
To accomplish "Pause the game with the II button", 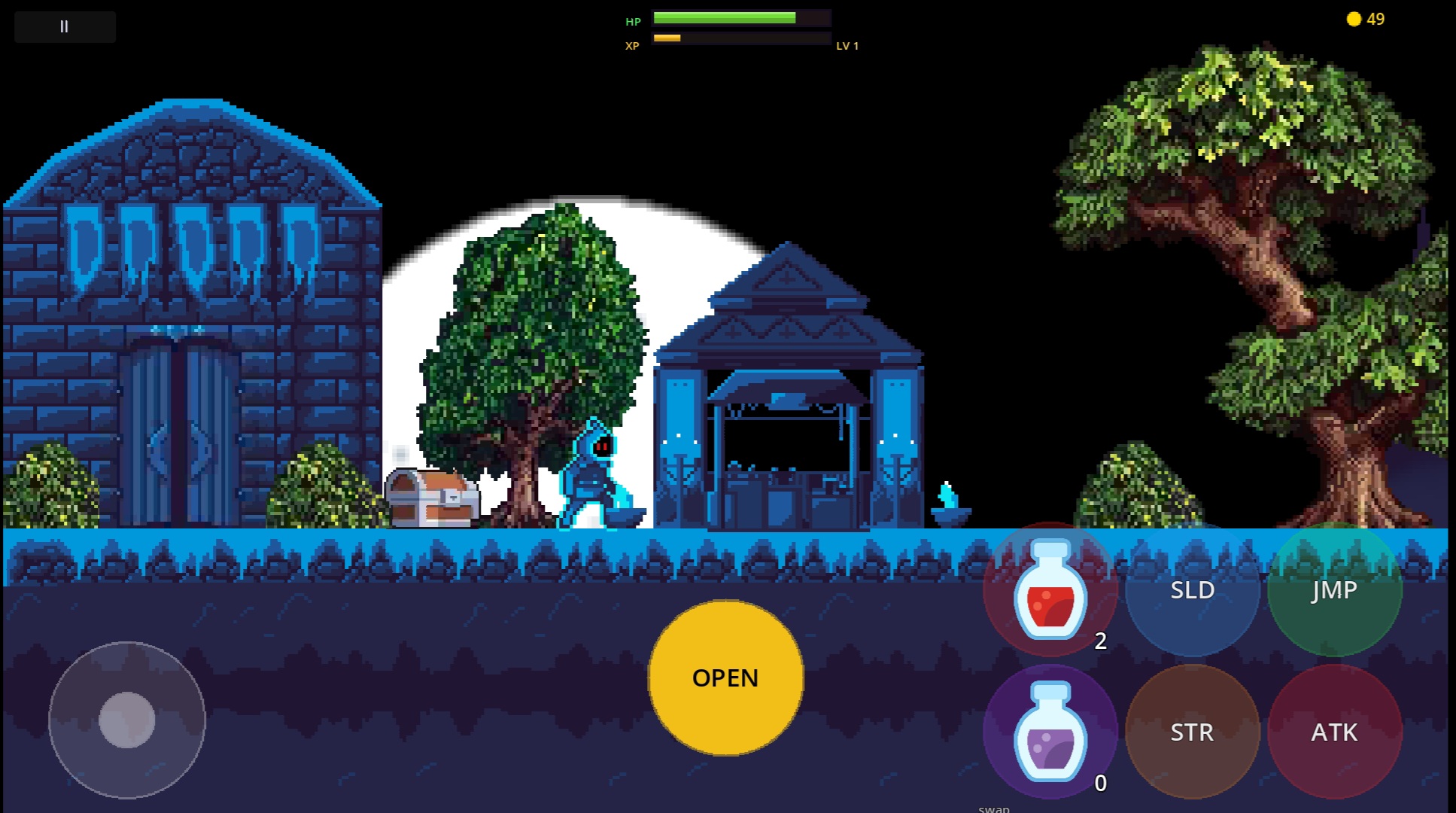I will (x=64, y=26).
